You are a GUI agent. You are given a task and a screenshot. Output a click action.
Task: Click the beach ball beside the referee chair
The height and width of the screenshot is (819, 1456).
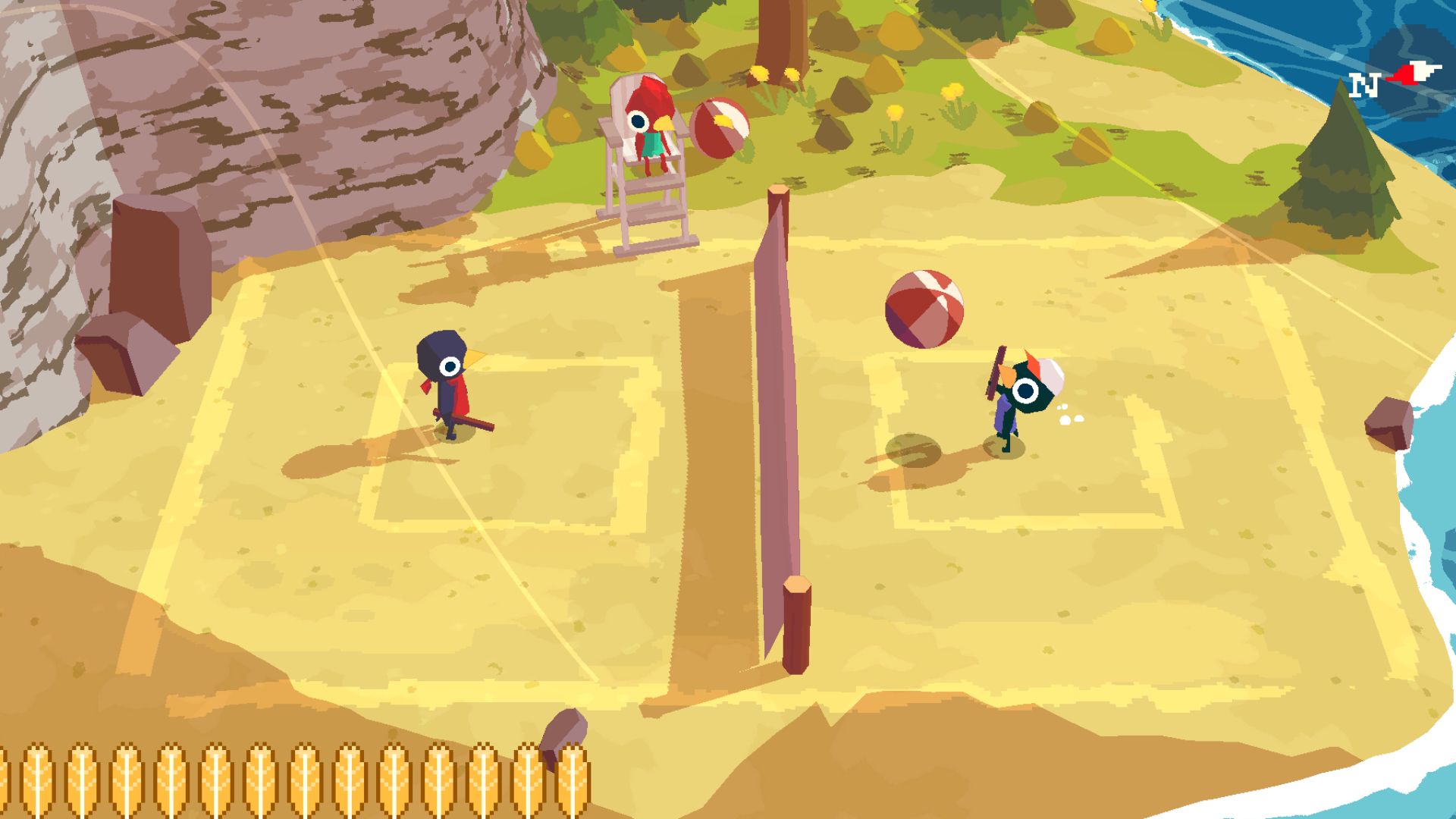[720, 129]
